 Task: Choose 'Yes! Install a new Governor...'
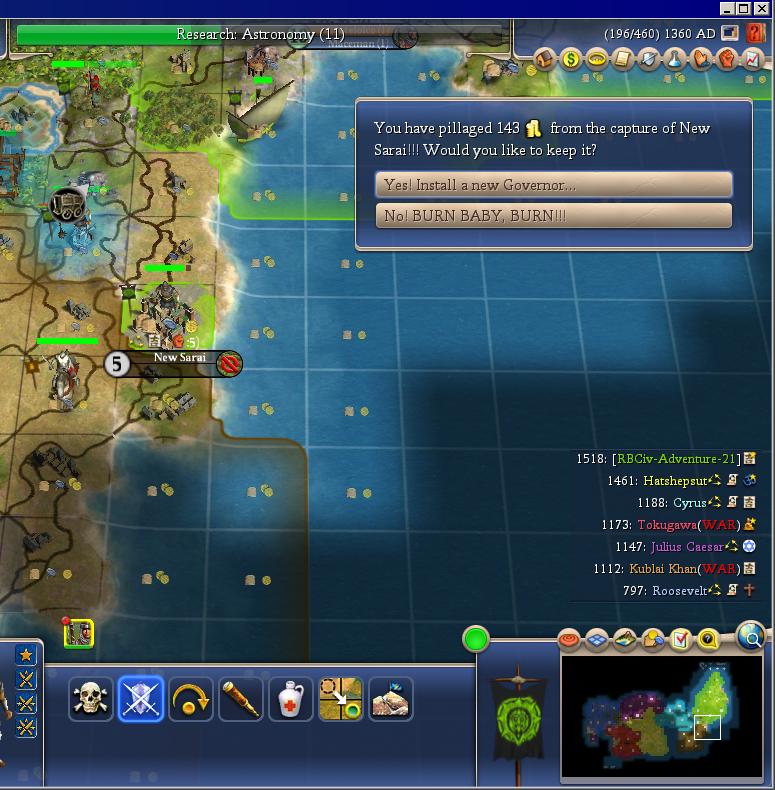(553, 185)
